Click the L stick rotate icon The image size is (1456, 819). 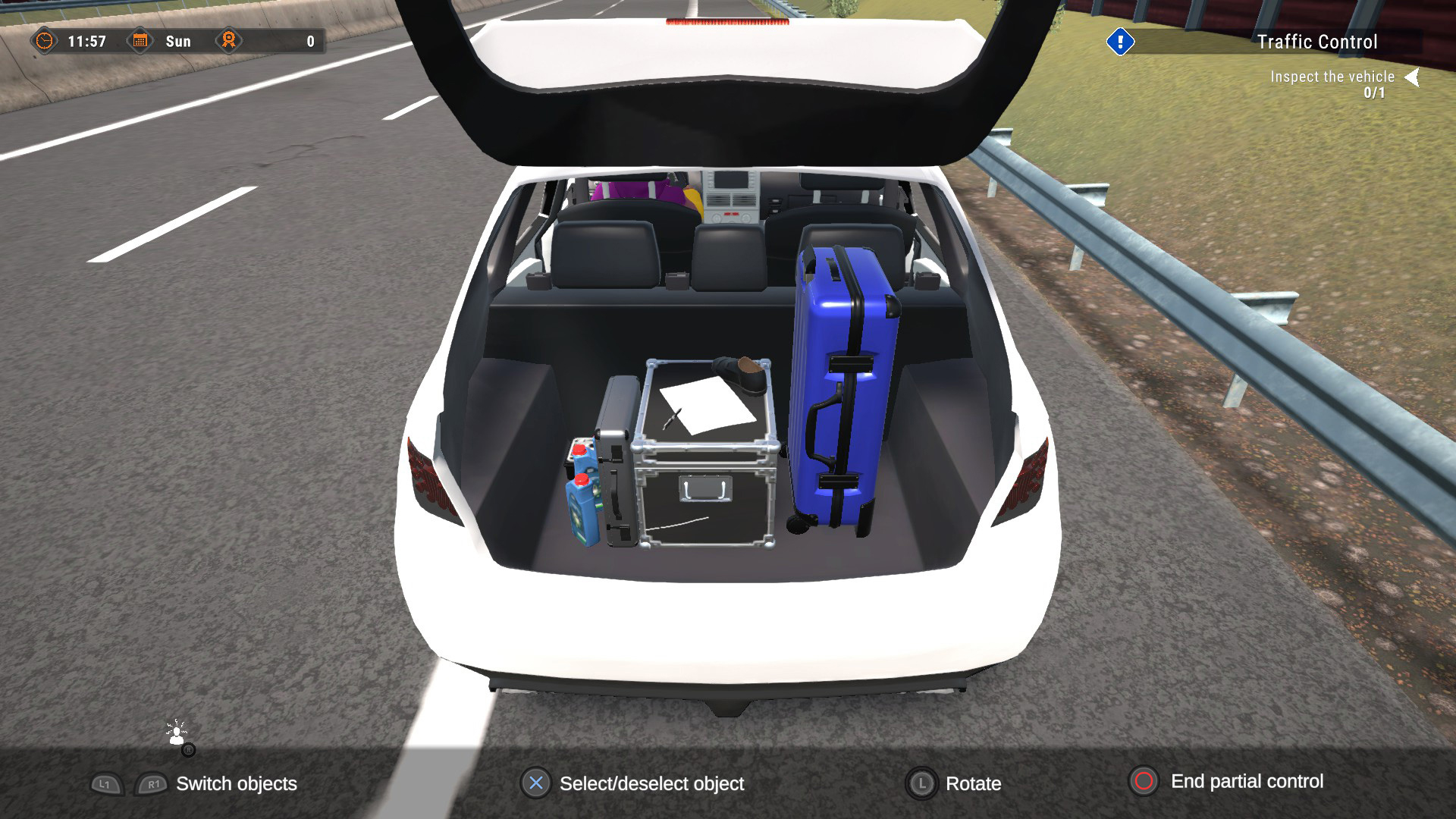click(x=921, y=784)
